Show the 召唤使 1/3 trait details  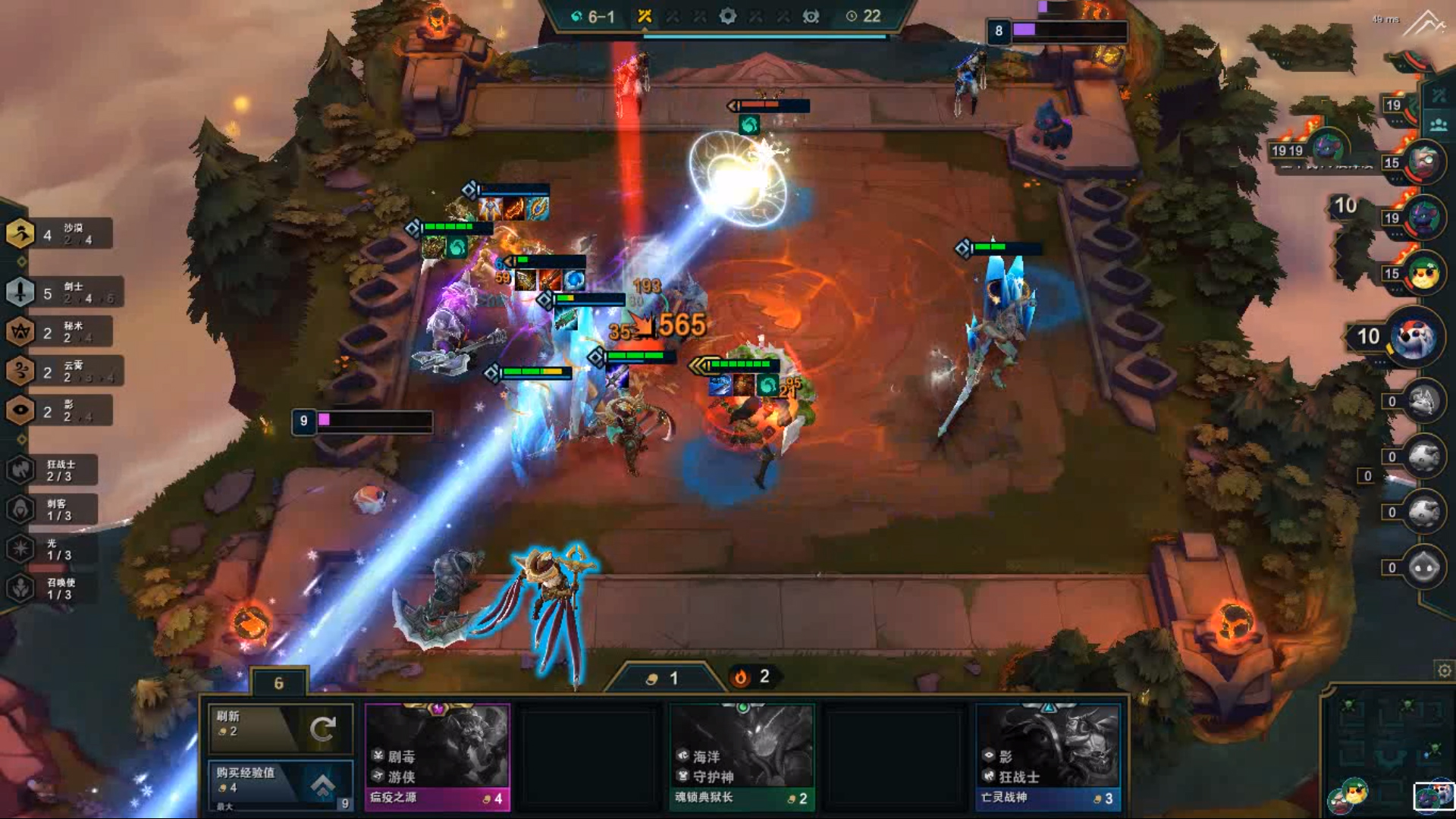click(53, 588)
